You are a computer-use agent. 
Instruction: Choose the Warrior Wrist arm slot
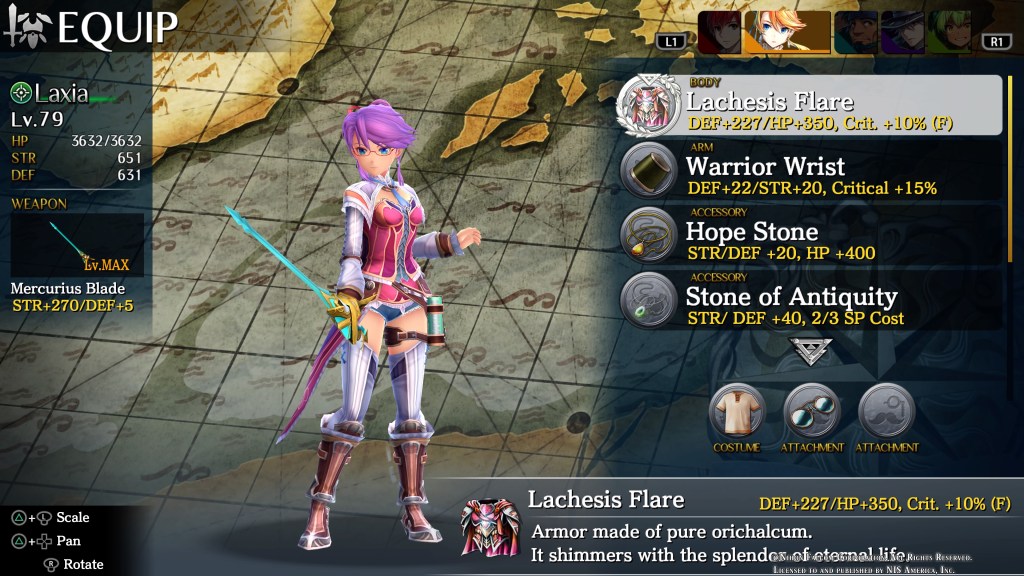click(810, 171)
